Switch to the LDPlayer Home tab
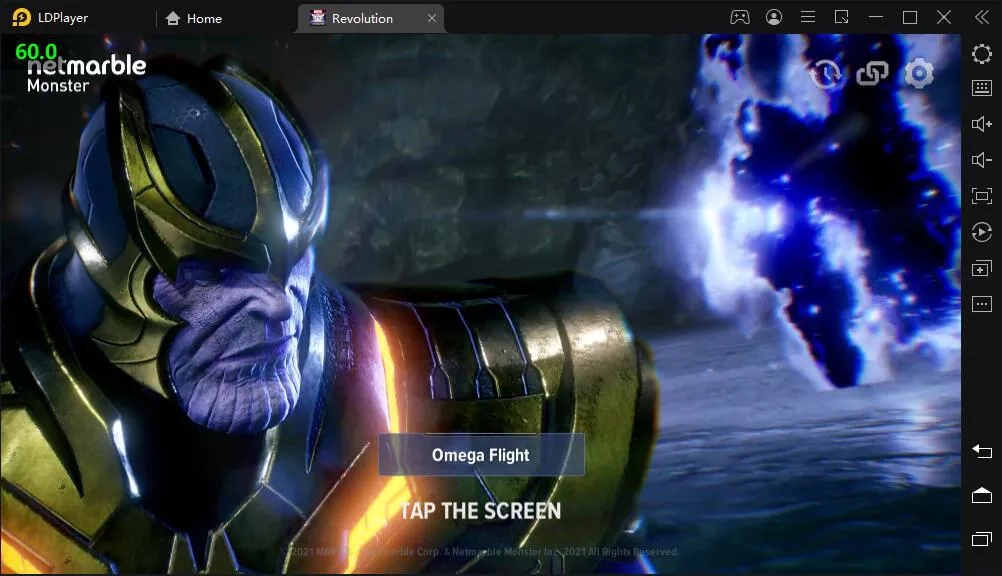The height and width of the screenshot is (576, 1002). tap(194, 18)
